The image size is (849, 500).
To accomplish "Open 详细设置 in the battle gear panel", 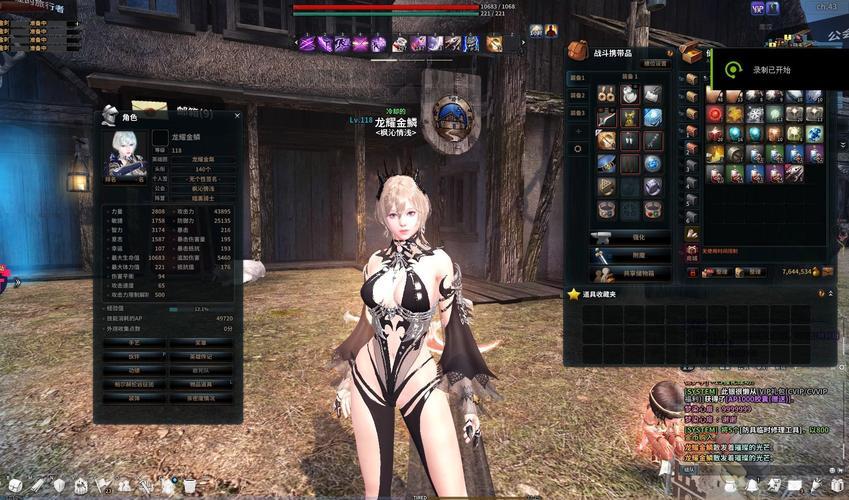I will (x=656, y=63).
